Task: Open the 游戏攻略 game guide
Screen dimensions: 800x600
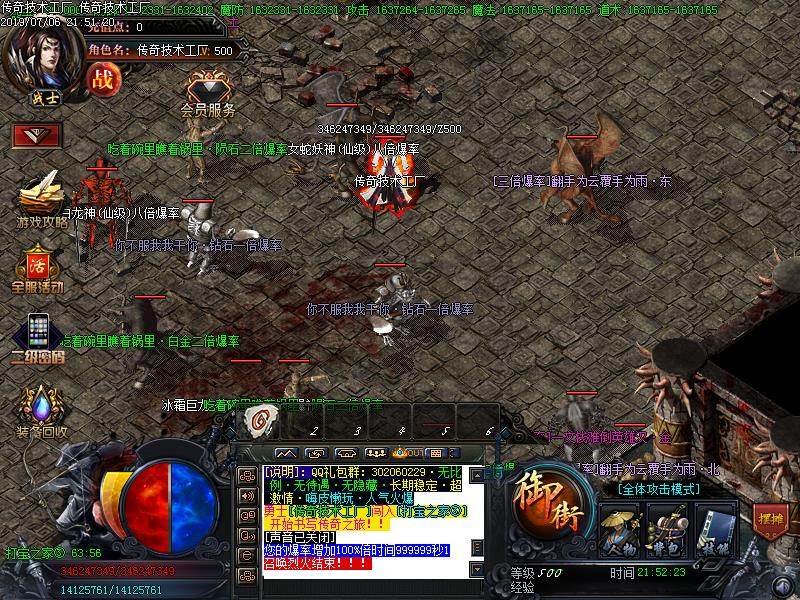Action: pos(42,199)
